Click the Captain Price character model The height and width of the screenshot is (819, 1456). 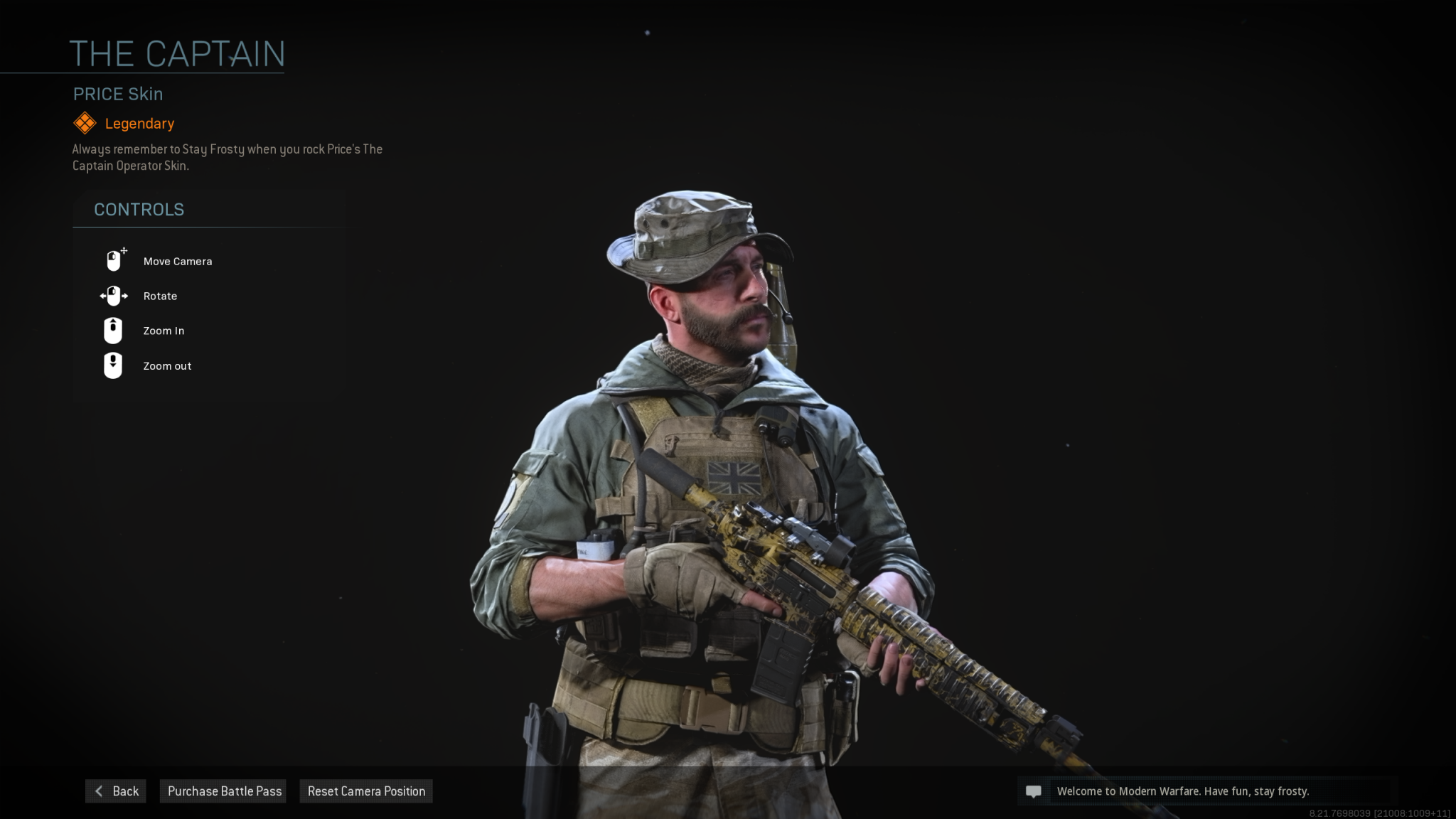[711, 427]
